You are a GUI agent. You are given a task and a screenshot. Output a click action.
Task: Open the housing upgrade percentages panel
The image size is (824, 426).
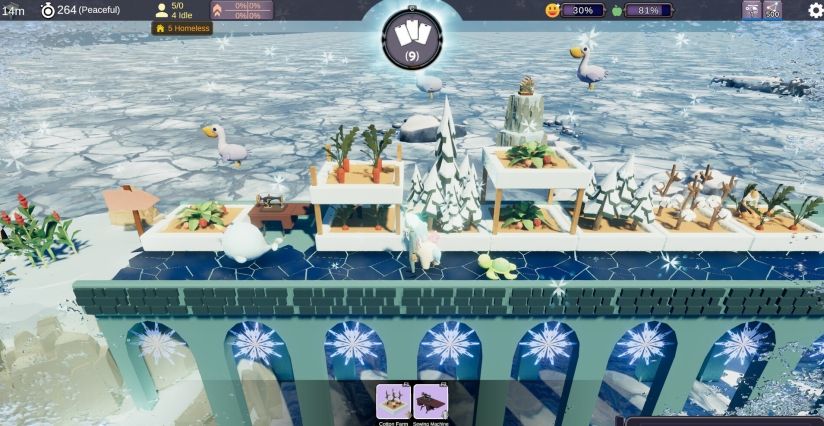[x=240, y=10]
